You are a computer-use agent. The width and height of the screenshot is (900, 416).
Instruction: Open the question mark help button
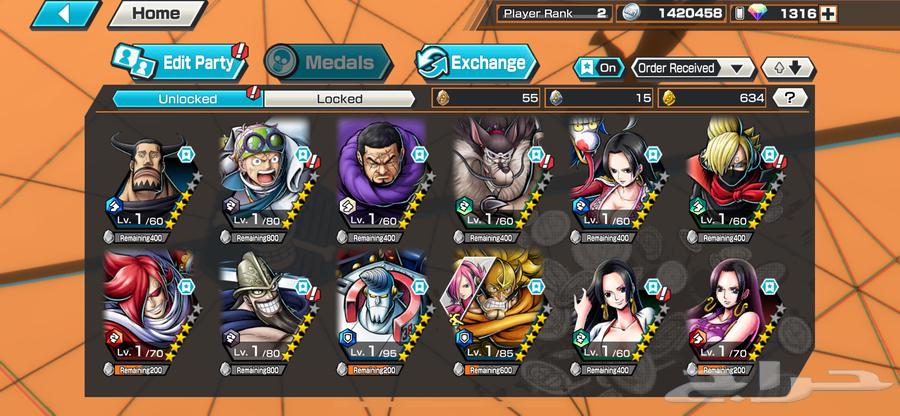point(791,98)
